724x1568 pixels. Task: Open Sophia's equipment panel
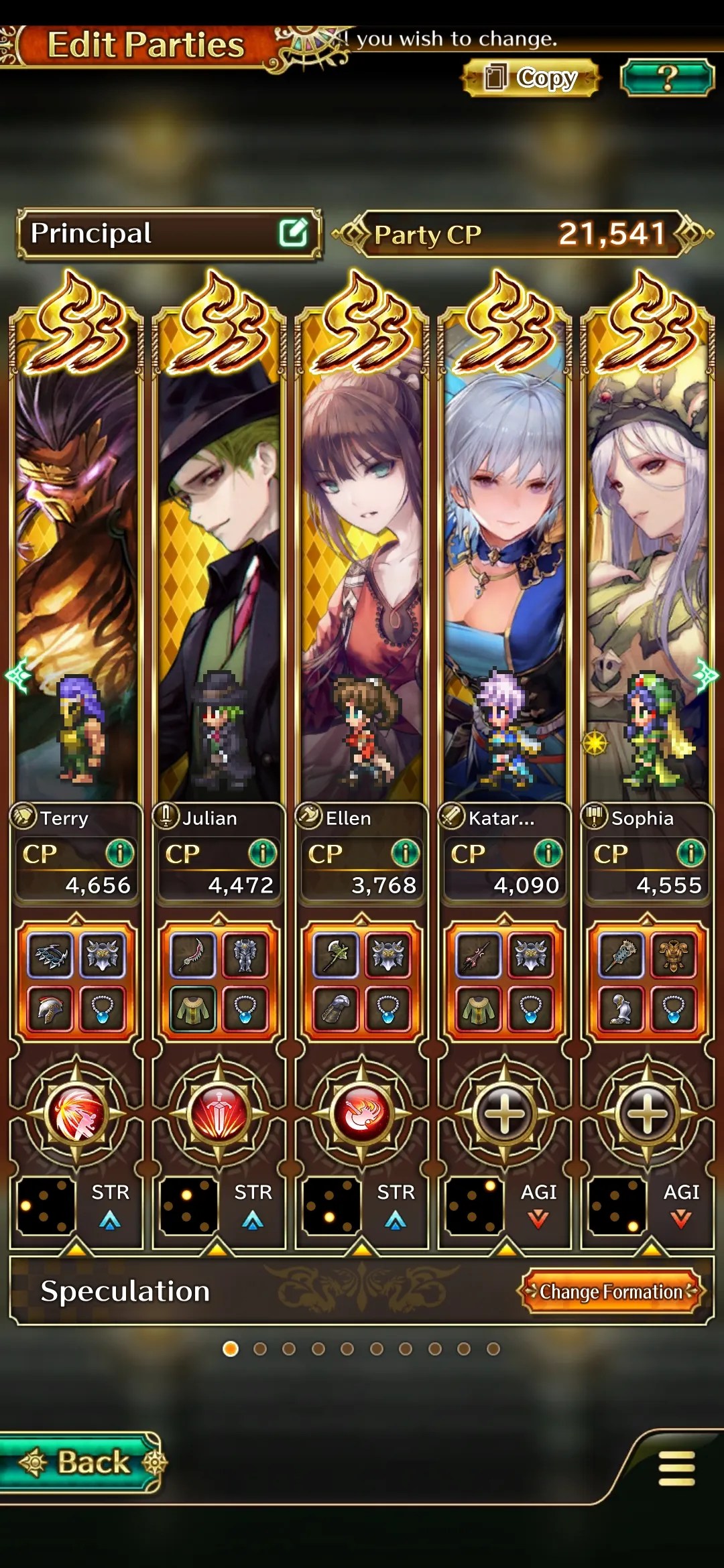point(647,981)
